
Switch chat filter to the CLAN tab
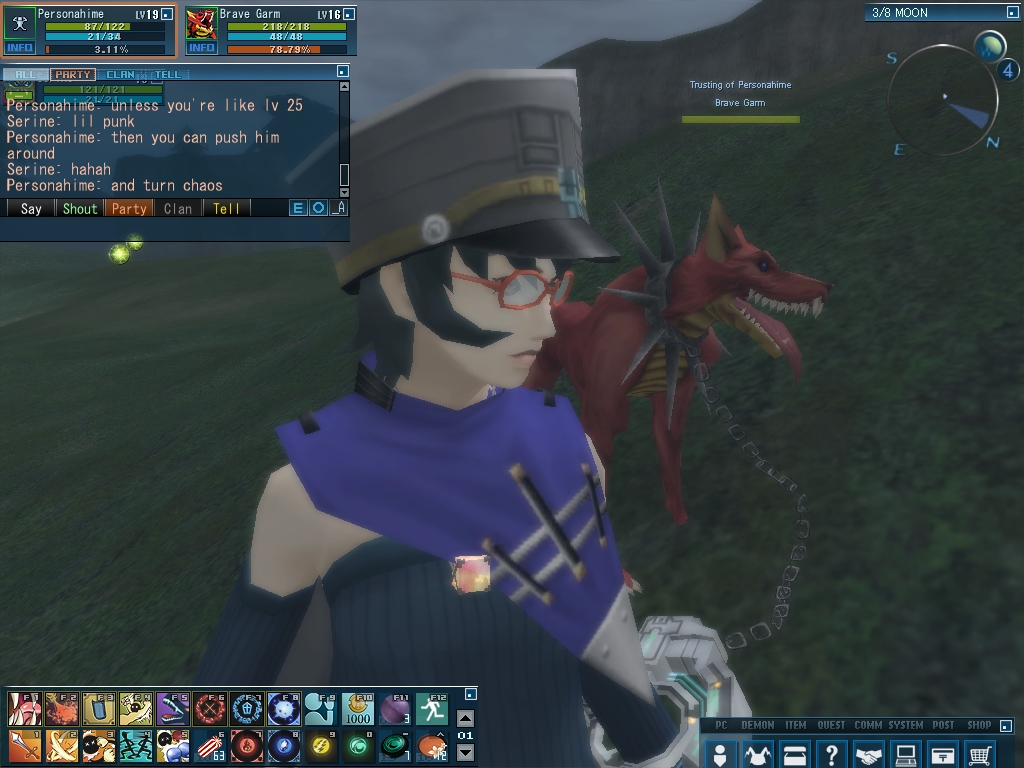[x=121, y=75]
